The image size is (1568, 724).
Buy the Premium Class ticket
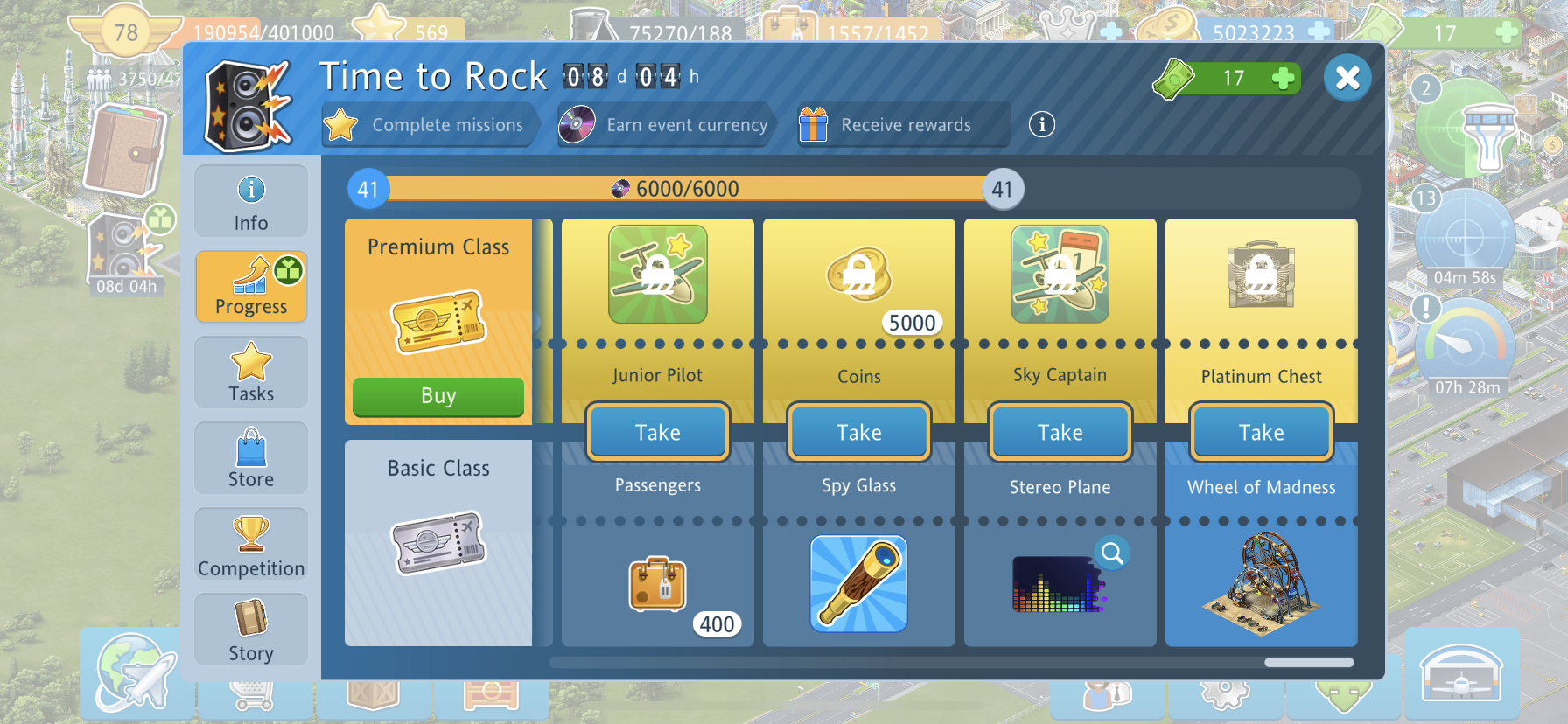click(x=438, y=396)
